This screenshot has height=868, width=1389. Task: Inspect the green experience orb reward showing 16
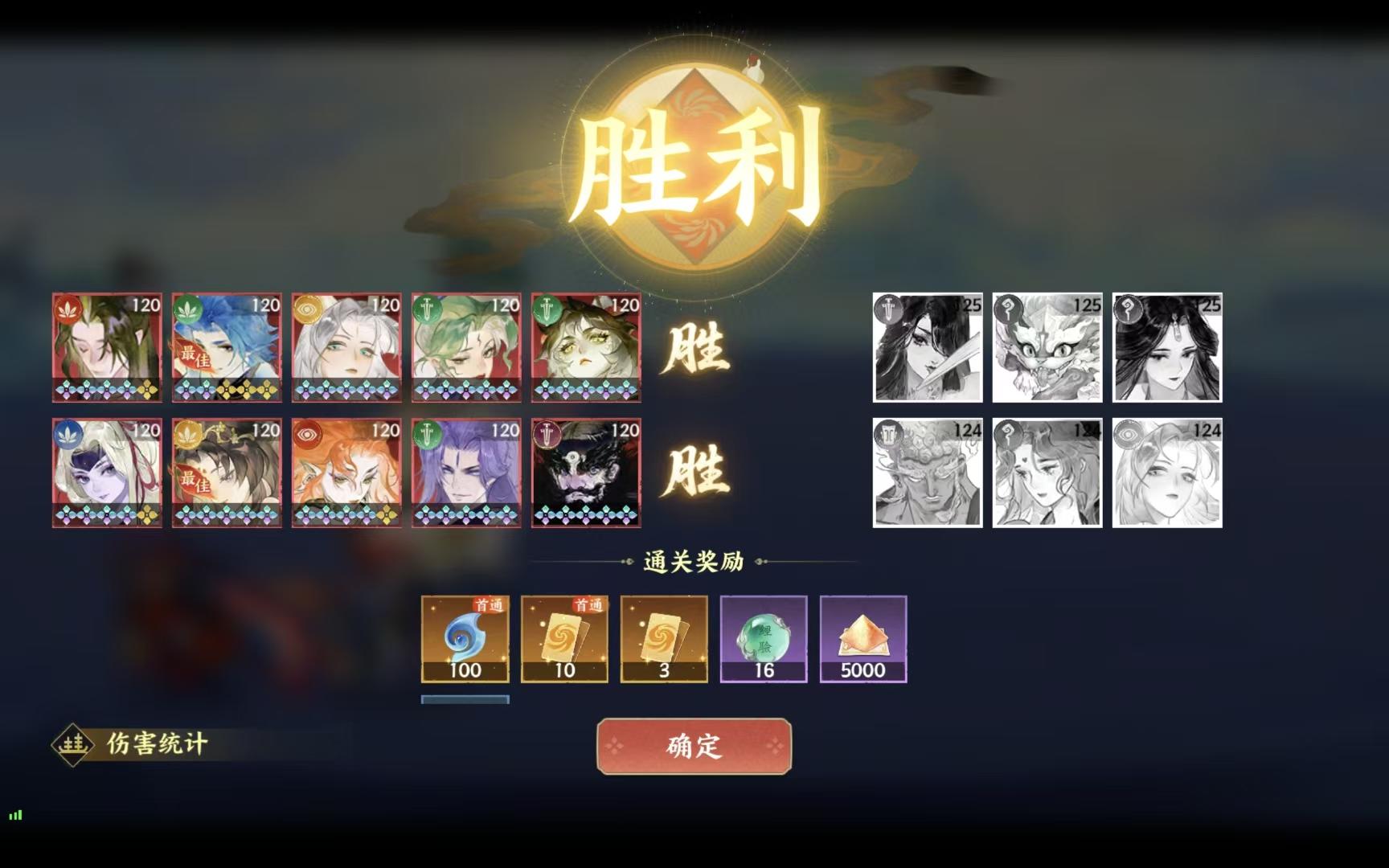pos(763,639)
